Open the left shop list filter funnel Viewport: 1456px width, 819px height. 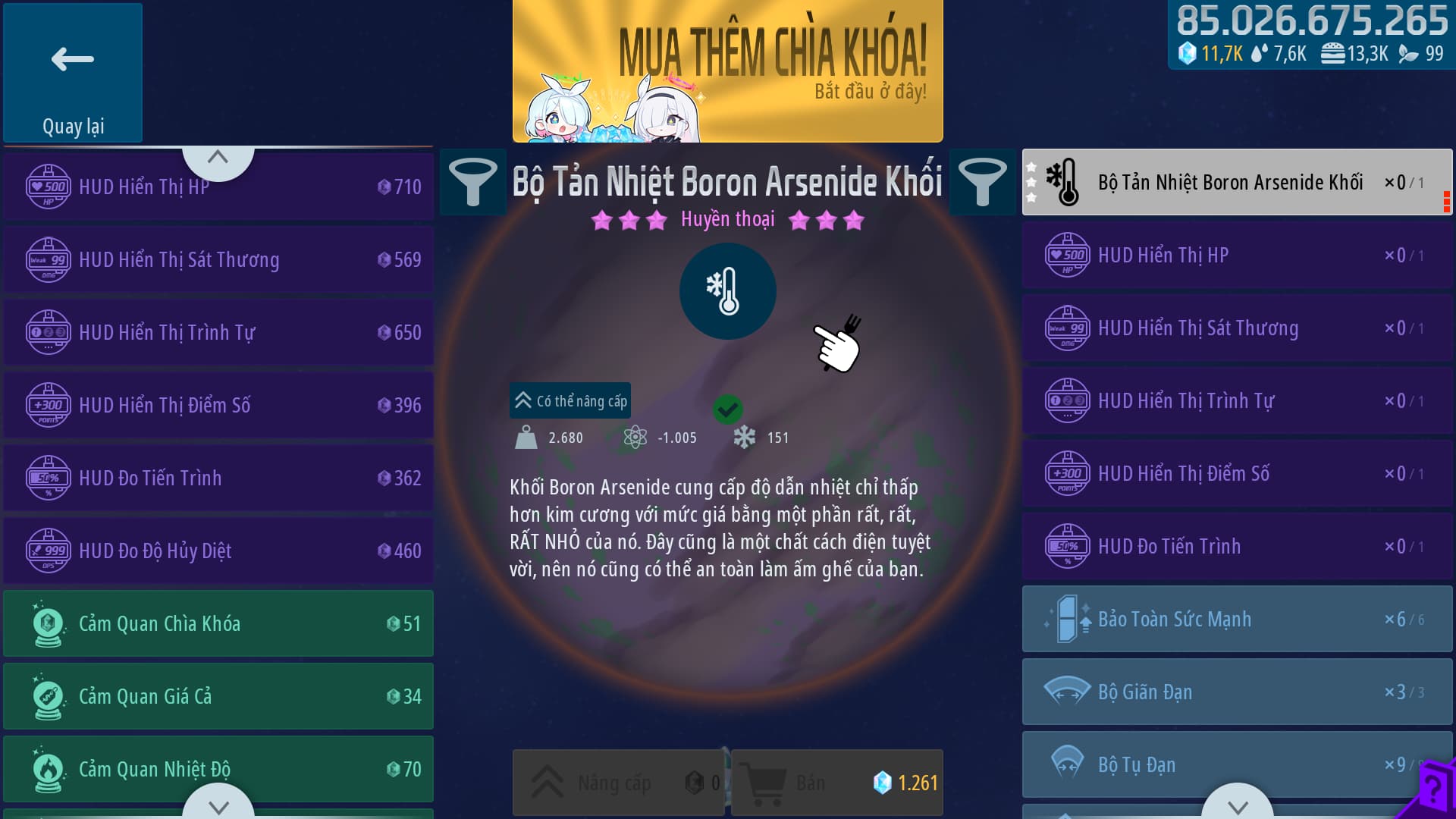pos(472,182)
